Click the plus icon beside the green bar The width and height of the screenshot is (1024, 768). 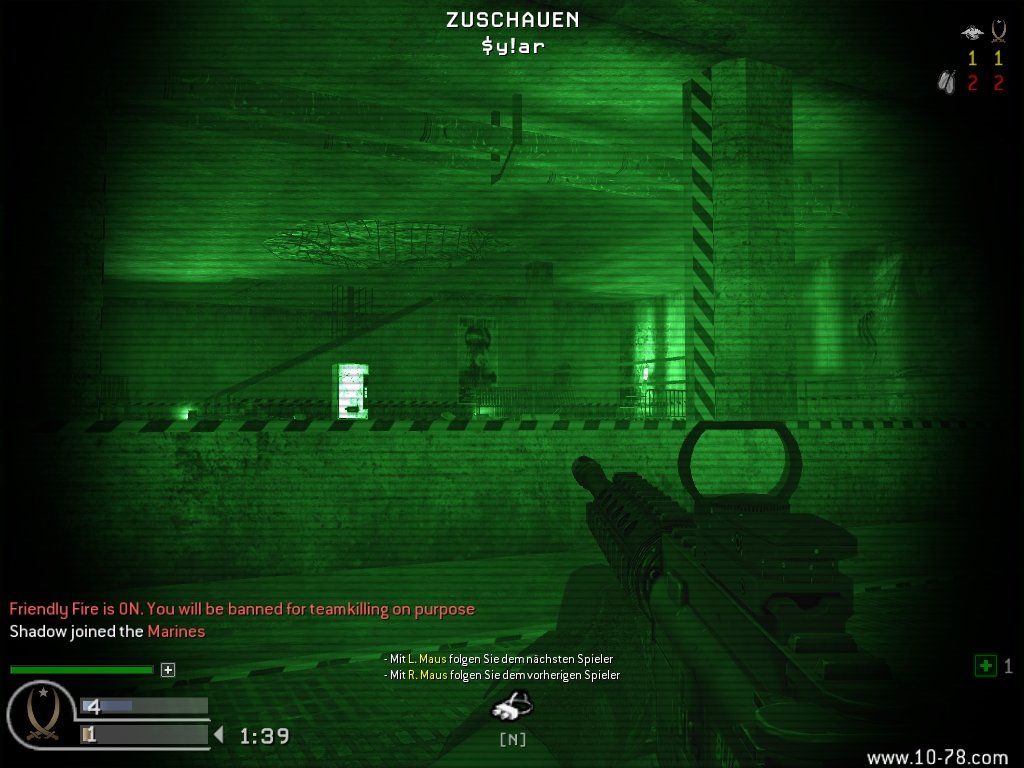tap(168, 670)
